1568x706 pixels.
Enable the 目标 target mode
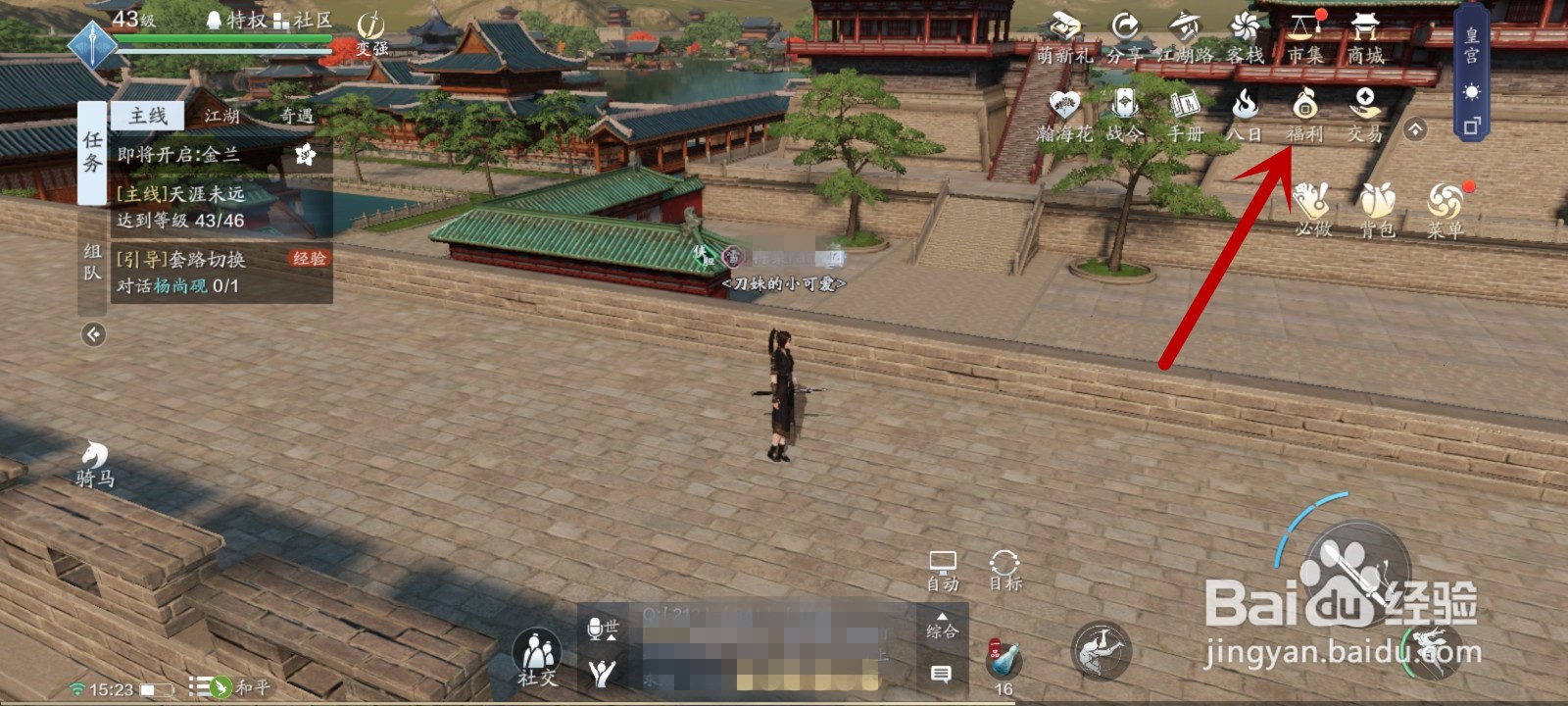coord(1005,569)
